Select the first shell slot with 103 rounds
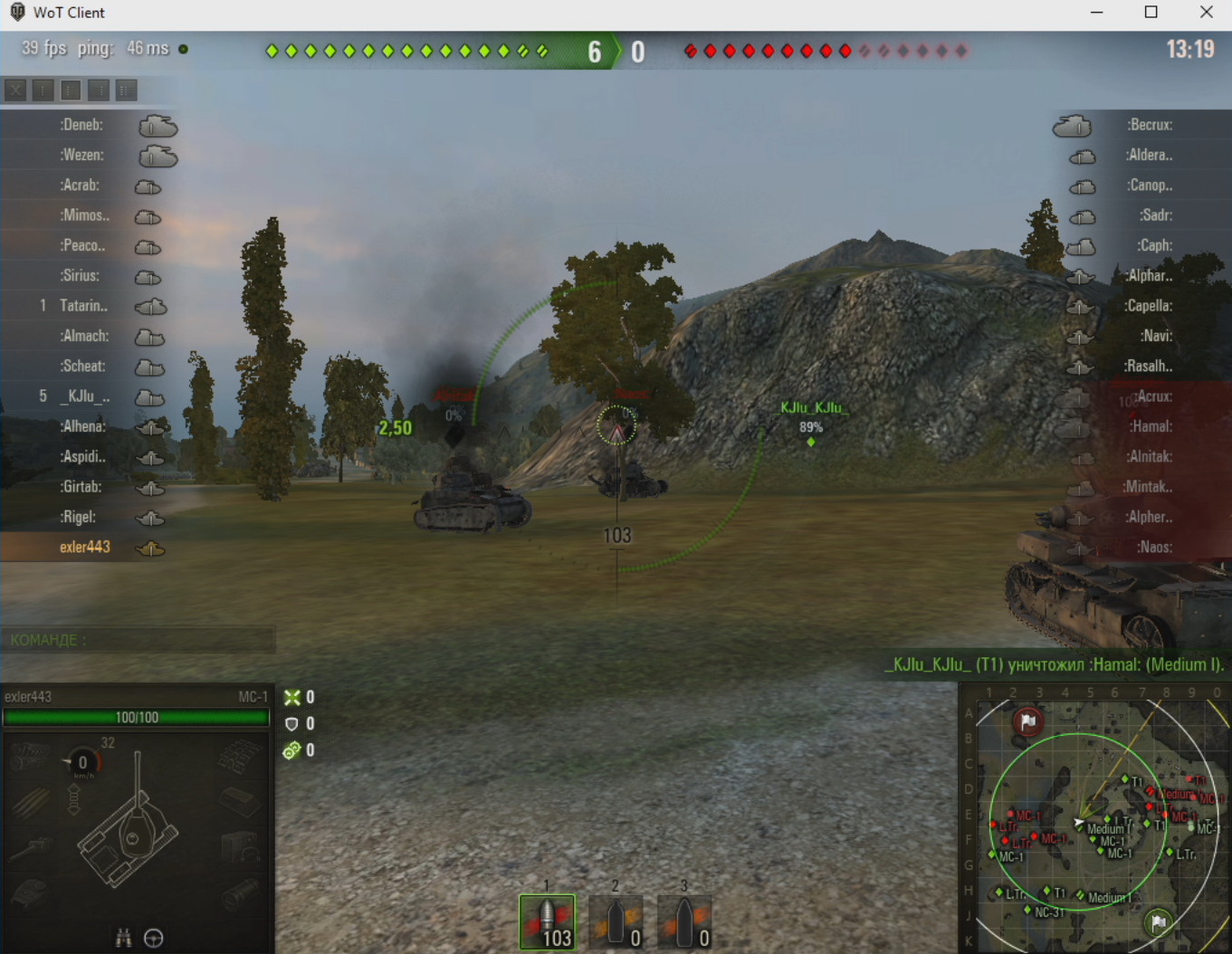Viewport: 1232px width, 954px height. click(547, 922)
